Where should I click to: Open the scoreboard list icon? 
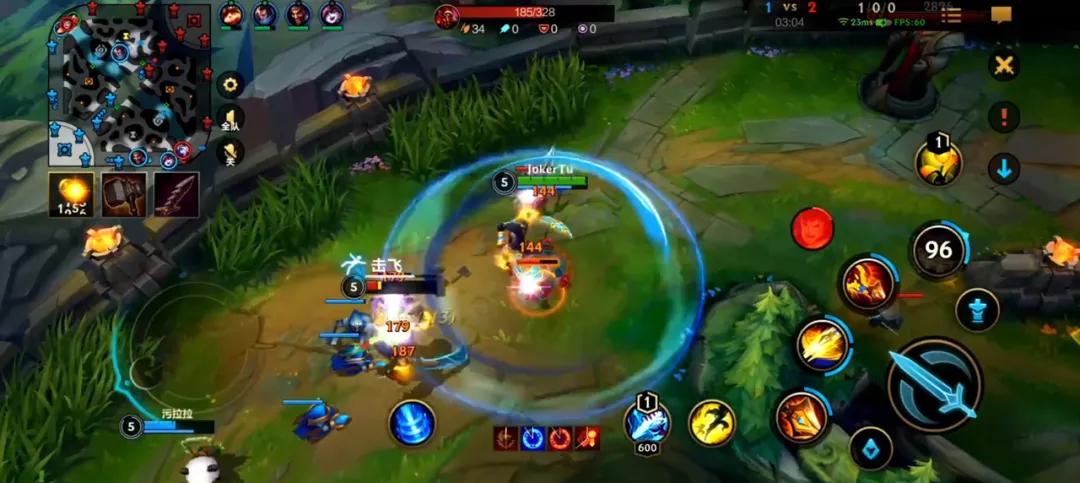click(951, 15)
